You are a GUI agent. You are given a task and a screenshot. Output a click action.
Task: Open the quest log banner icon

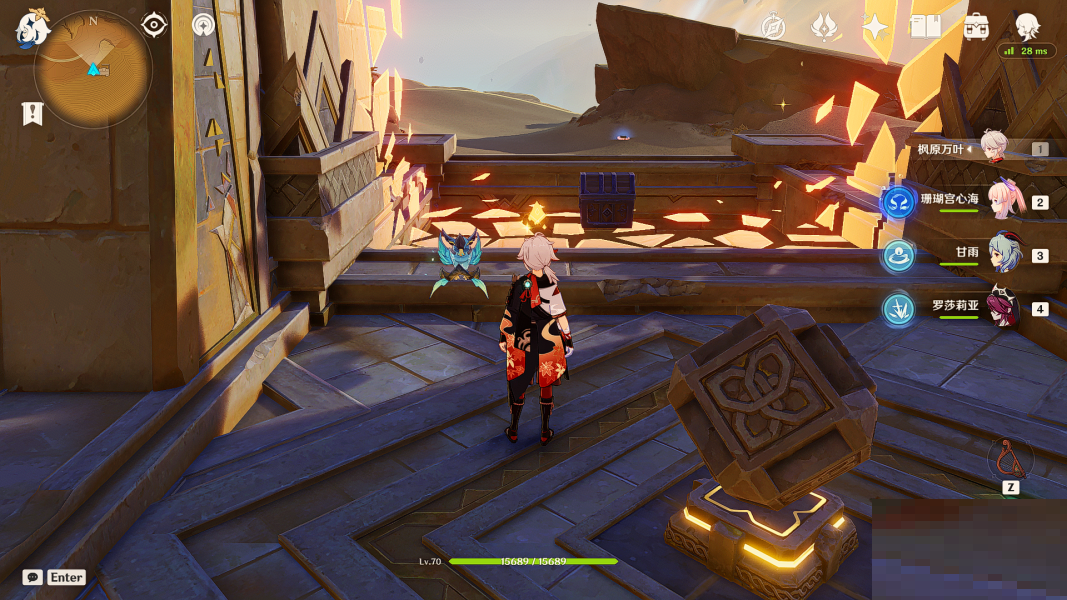[x=32, y=113]
